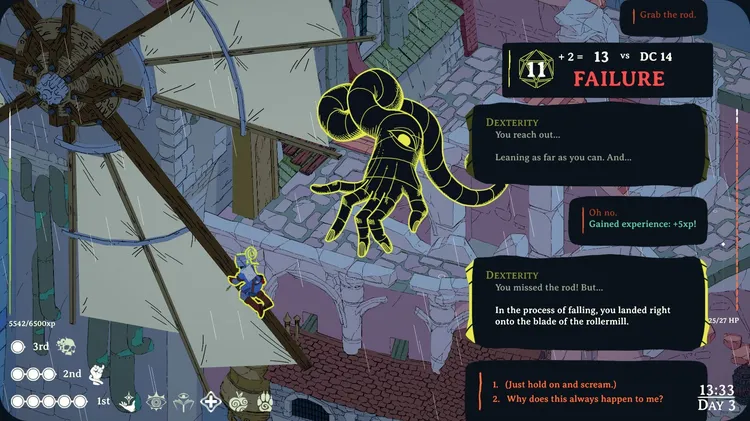Select the paw print spell icon
750x421 pixels.
click(266, 402)
